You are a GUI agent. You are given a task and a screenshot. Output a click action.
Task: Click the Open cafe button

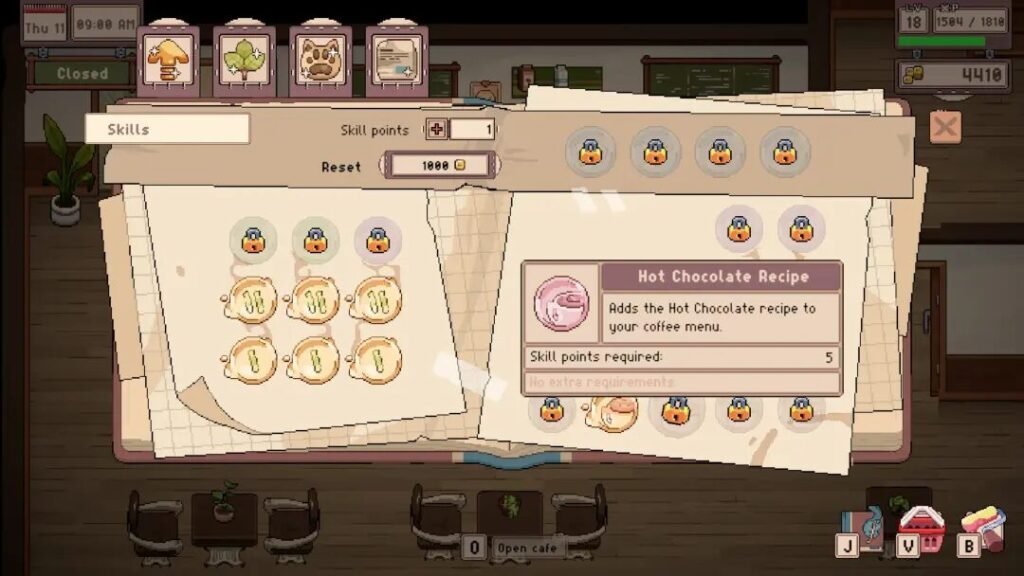(x=525, y=548)
